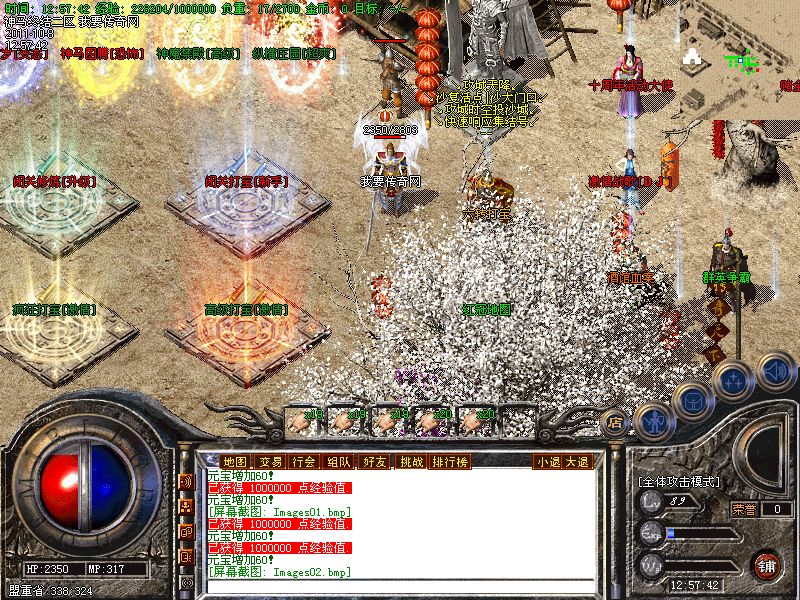800x600 pixels.
Task: Open the 排行榜 (Ranking) board
Action: tap(450, 462)
